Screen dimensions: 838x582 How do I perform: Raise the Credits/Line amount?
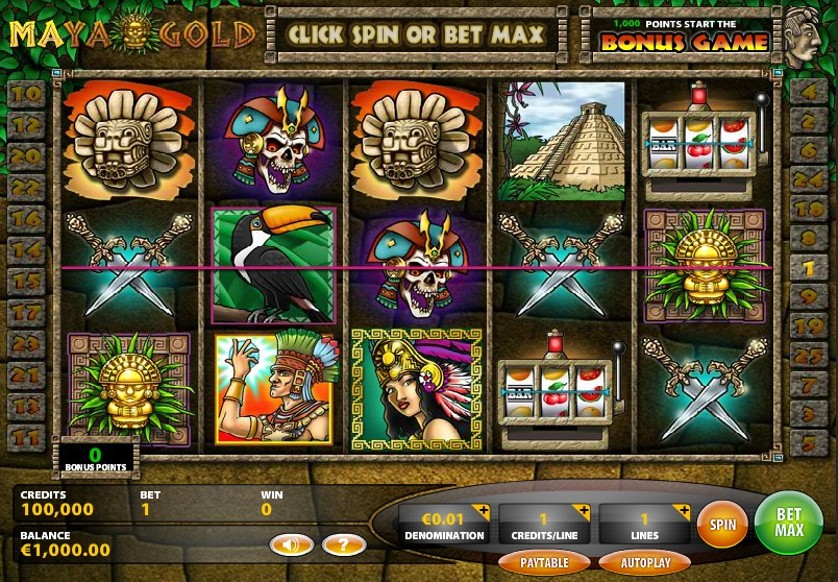[584, 513]
